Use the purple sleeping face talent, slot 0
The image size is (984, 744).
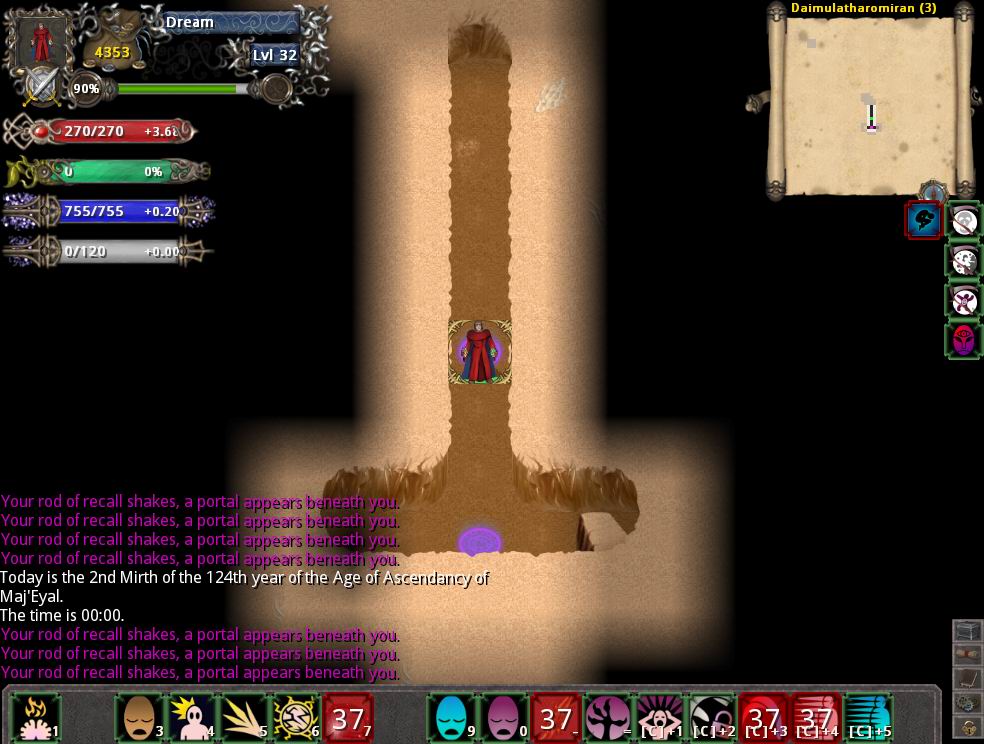pos(505,718)
